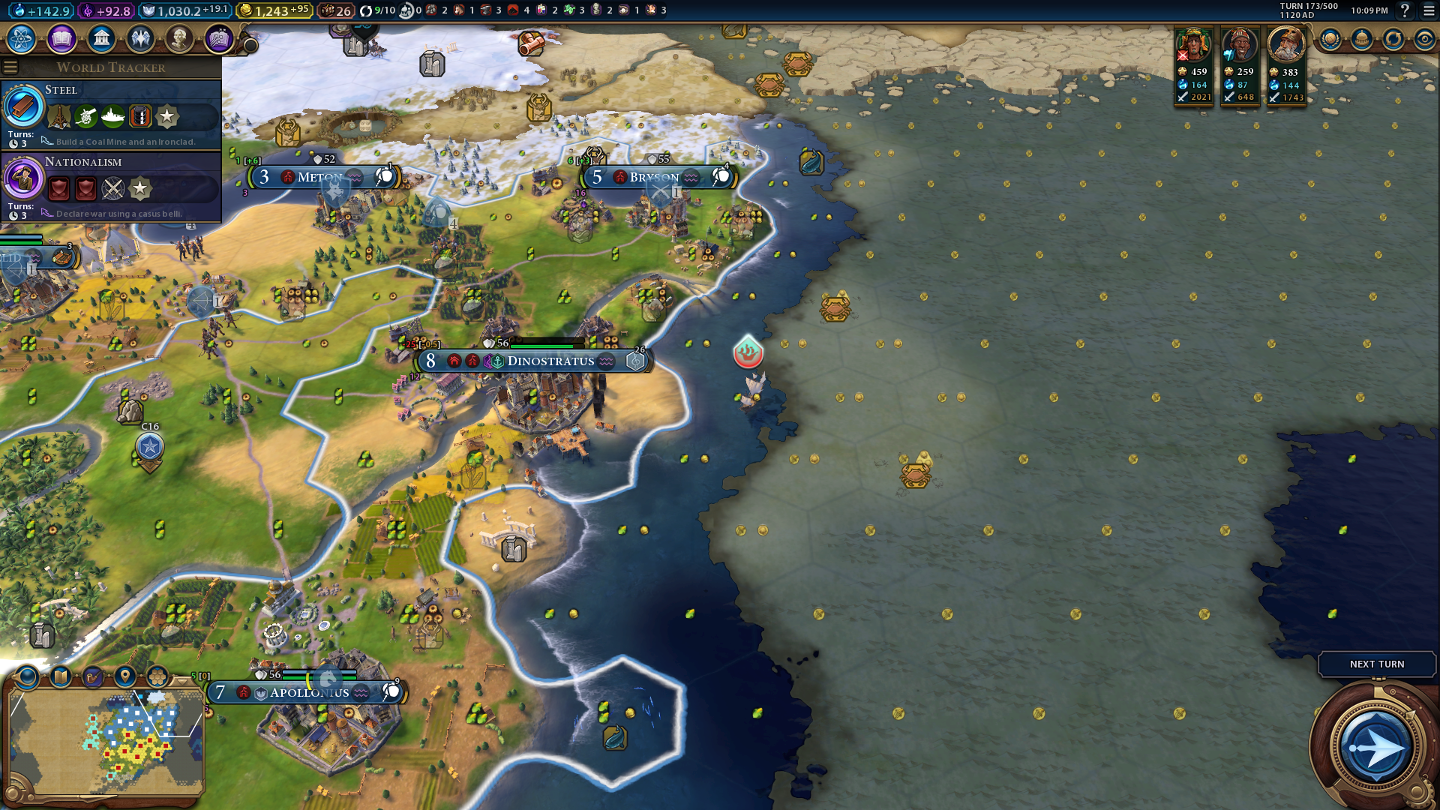Open the Bryson city banner
Viewport: 1440px width, 810px height.
[x=654, y=178]
